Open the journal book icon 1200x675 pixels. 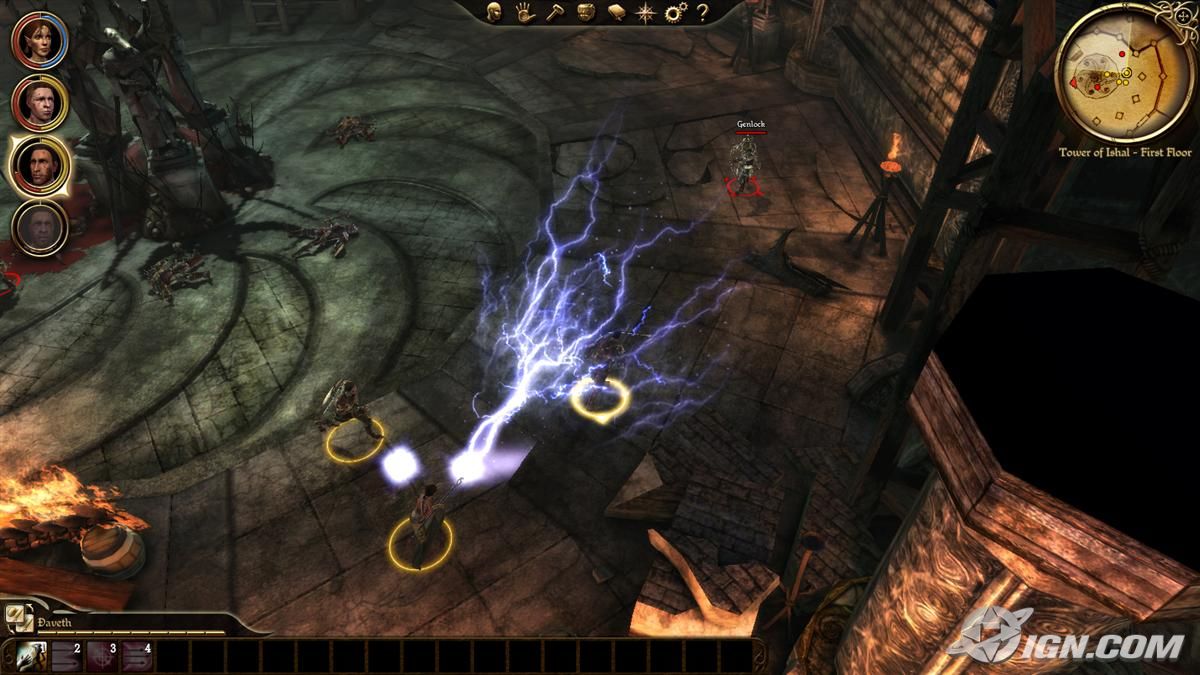[616, 12]
